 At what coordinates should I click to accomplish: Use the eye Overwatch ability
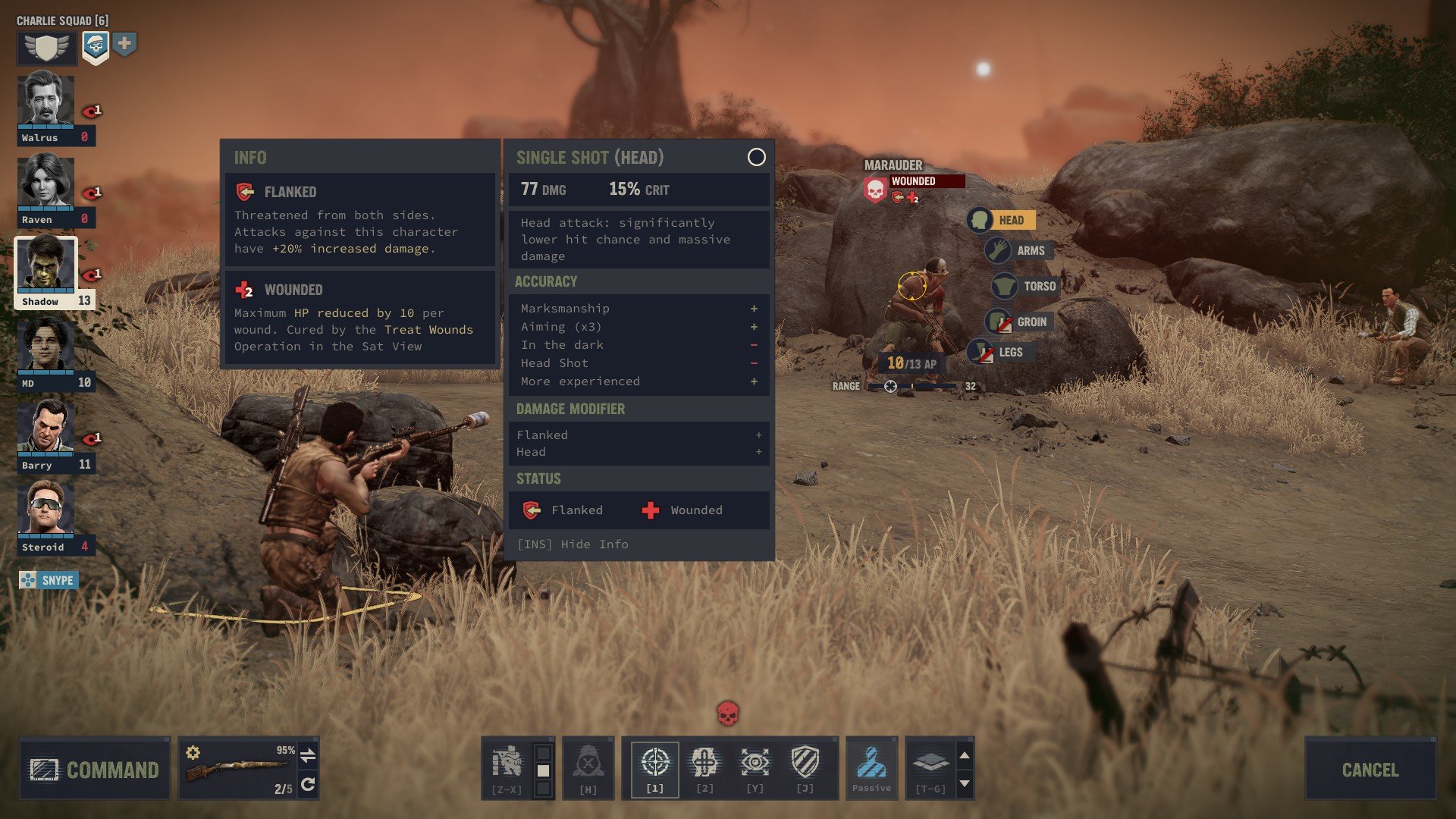(x=755, y=763)
